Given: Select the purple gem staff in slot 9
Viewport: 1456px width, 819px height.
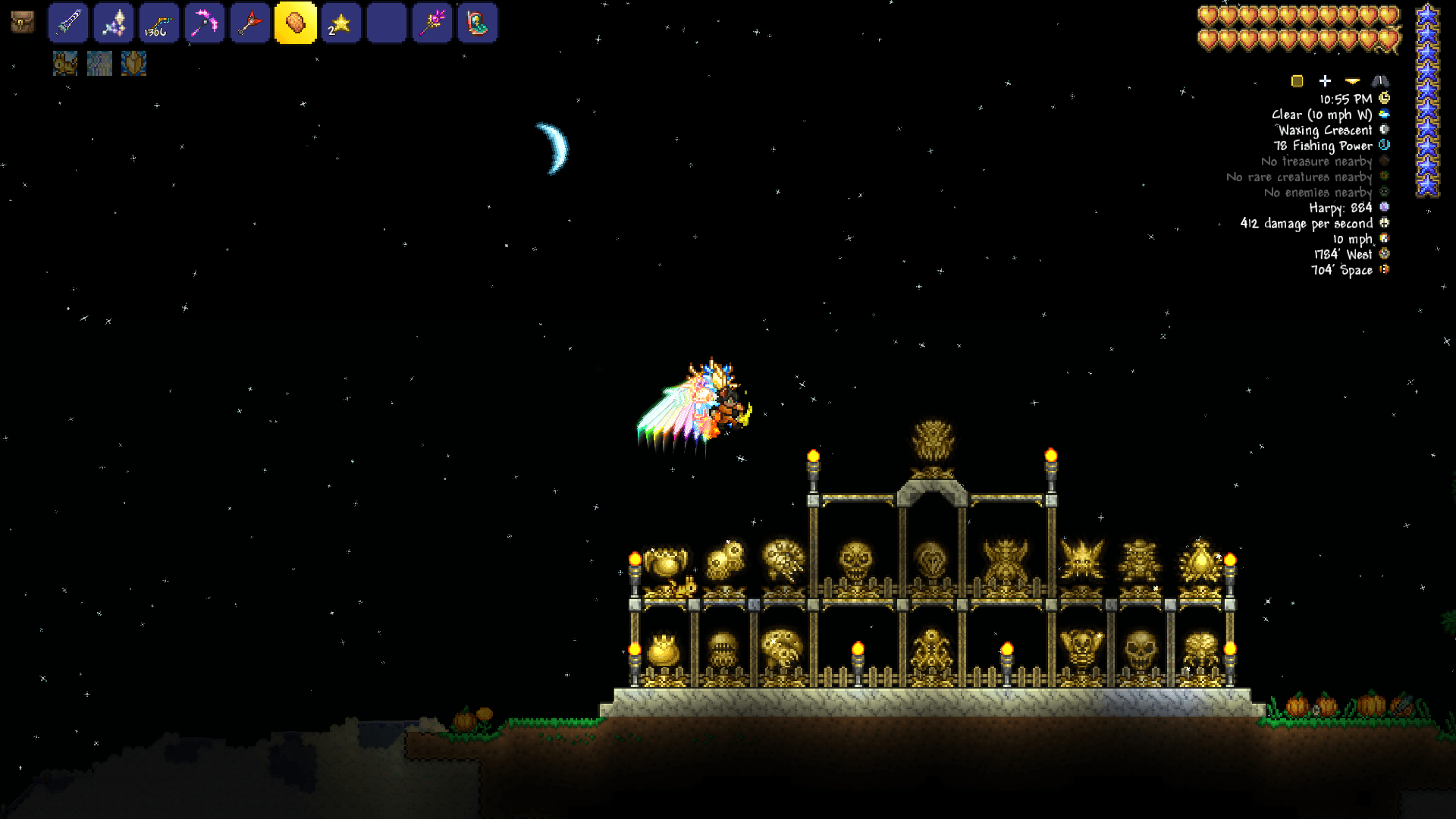Looking at the screenshot, I should click(x=431, y=23).
